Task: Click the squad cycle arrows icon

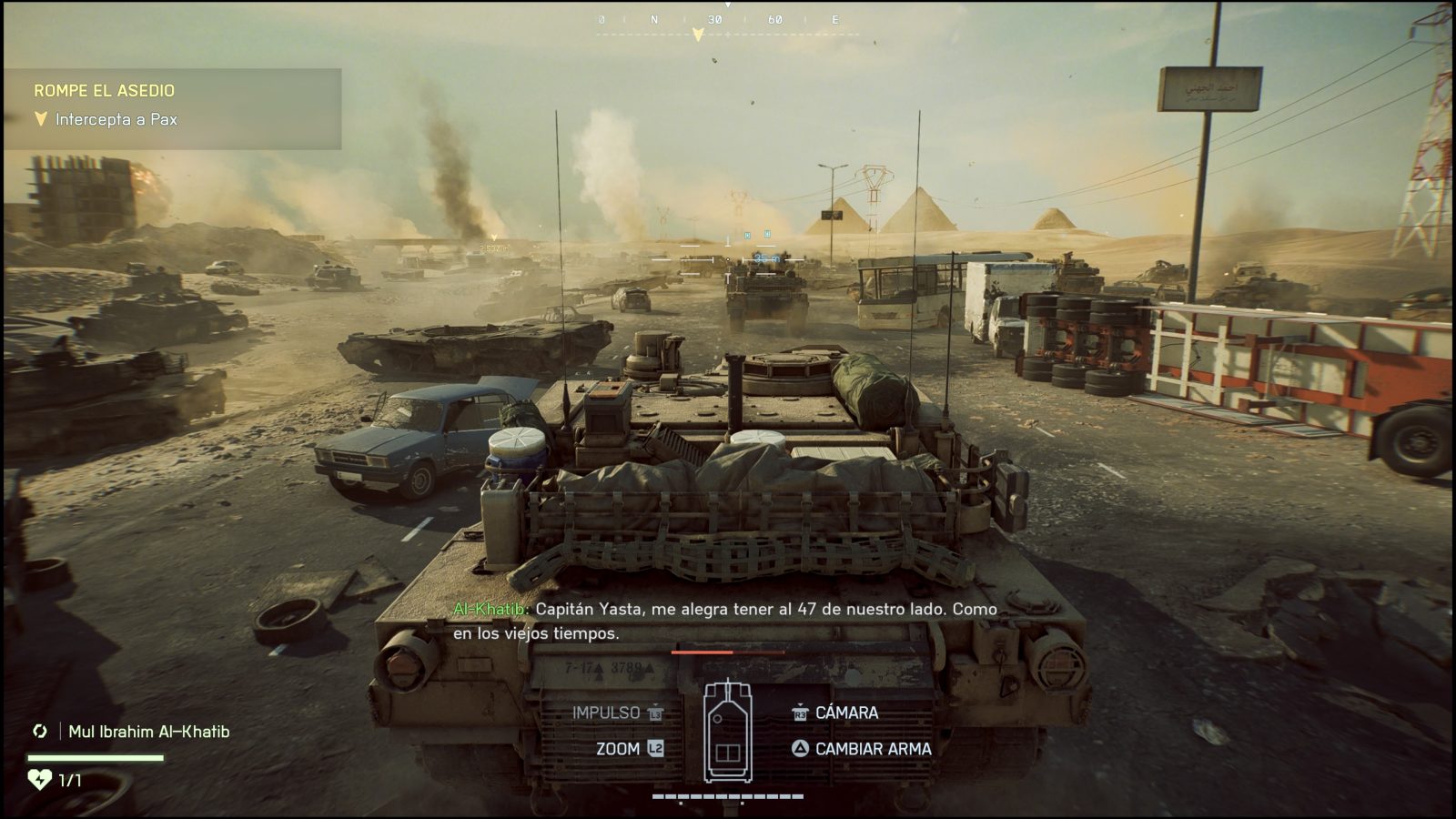Action: tap(39, 732)
